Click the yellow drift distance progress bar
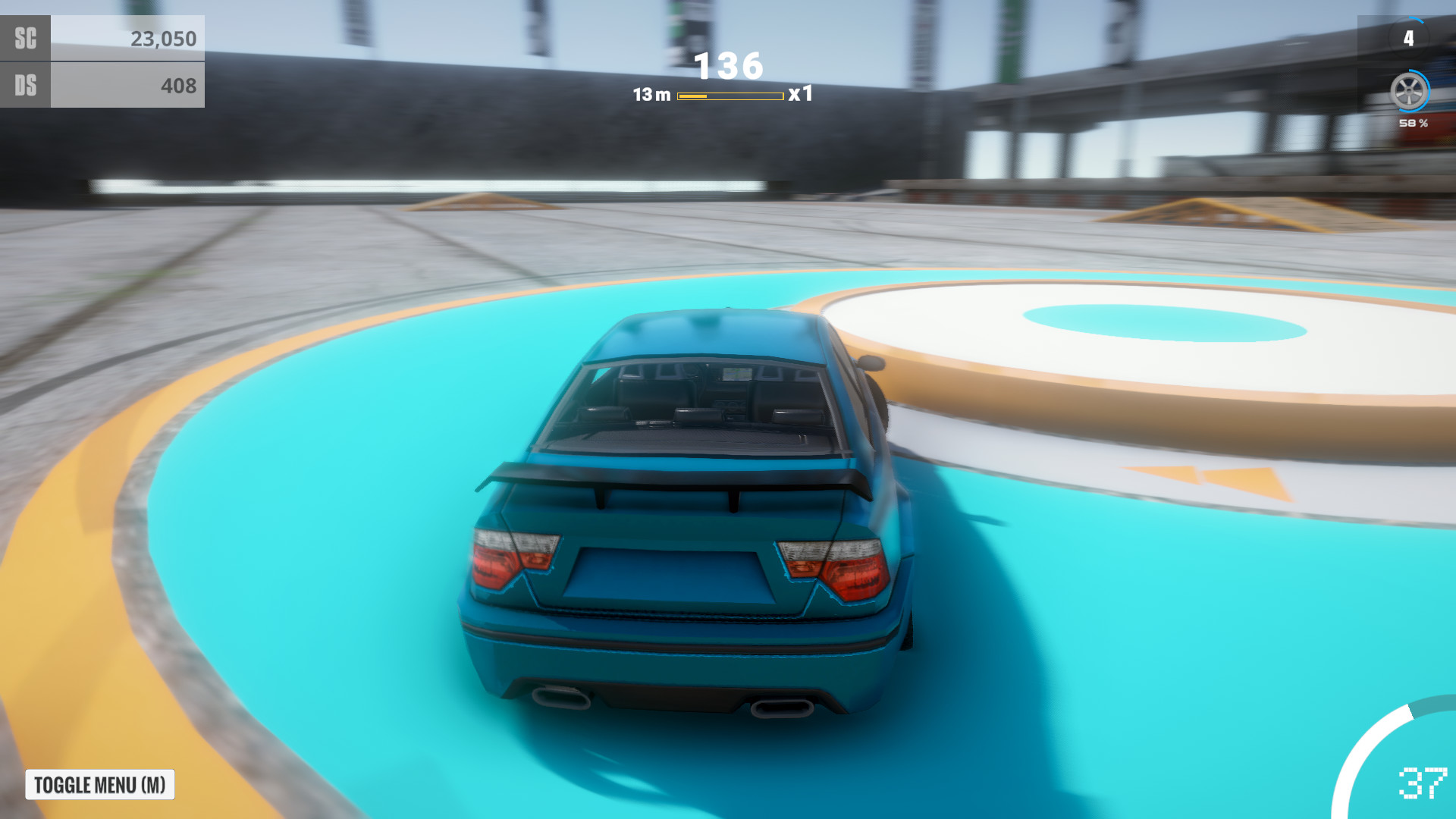 730,95
